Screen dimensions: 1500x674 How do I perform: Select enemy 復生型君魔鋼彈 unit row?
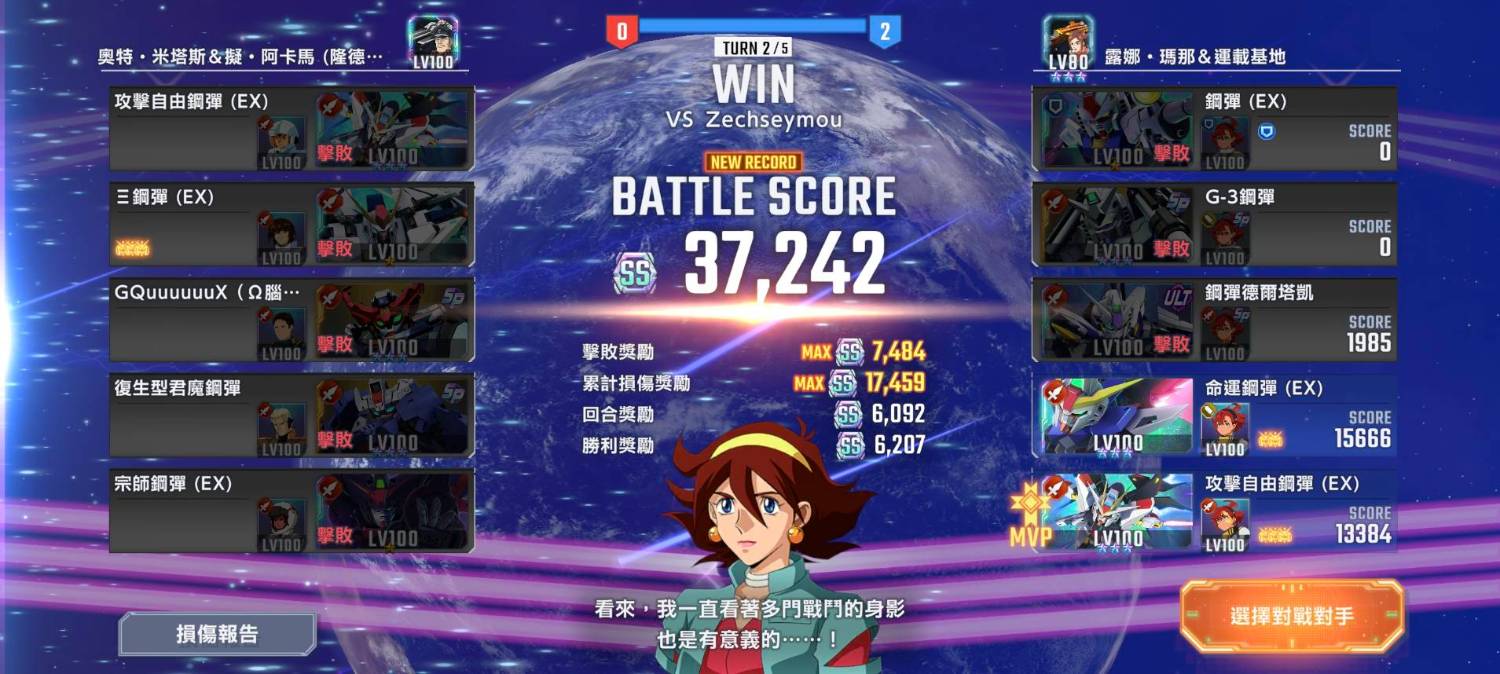click(x=291, y=416)
